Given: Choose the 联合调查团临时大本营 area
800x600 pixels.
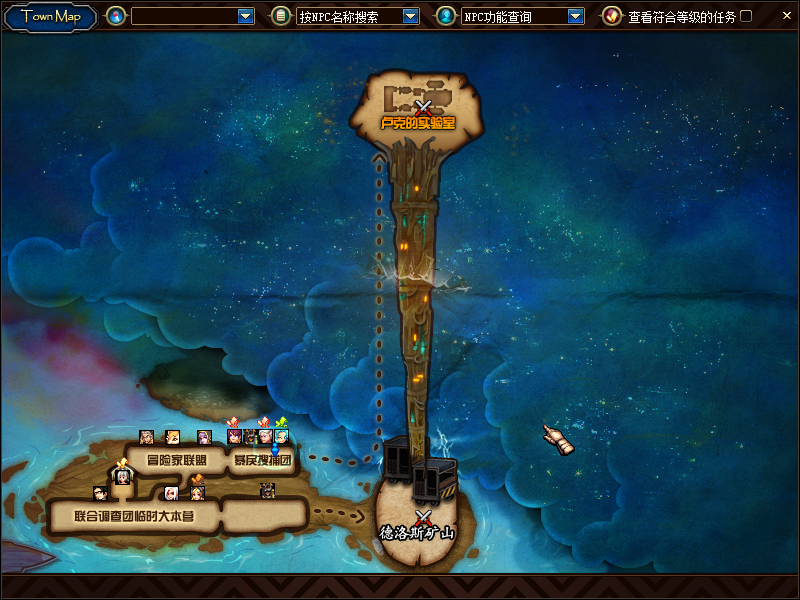Looking at the screenshot, I should pos(133,517).
